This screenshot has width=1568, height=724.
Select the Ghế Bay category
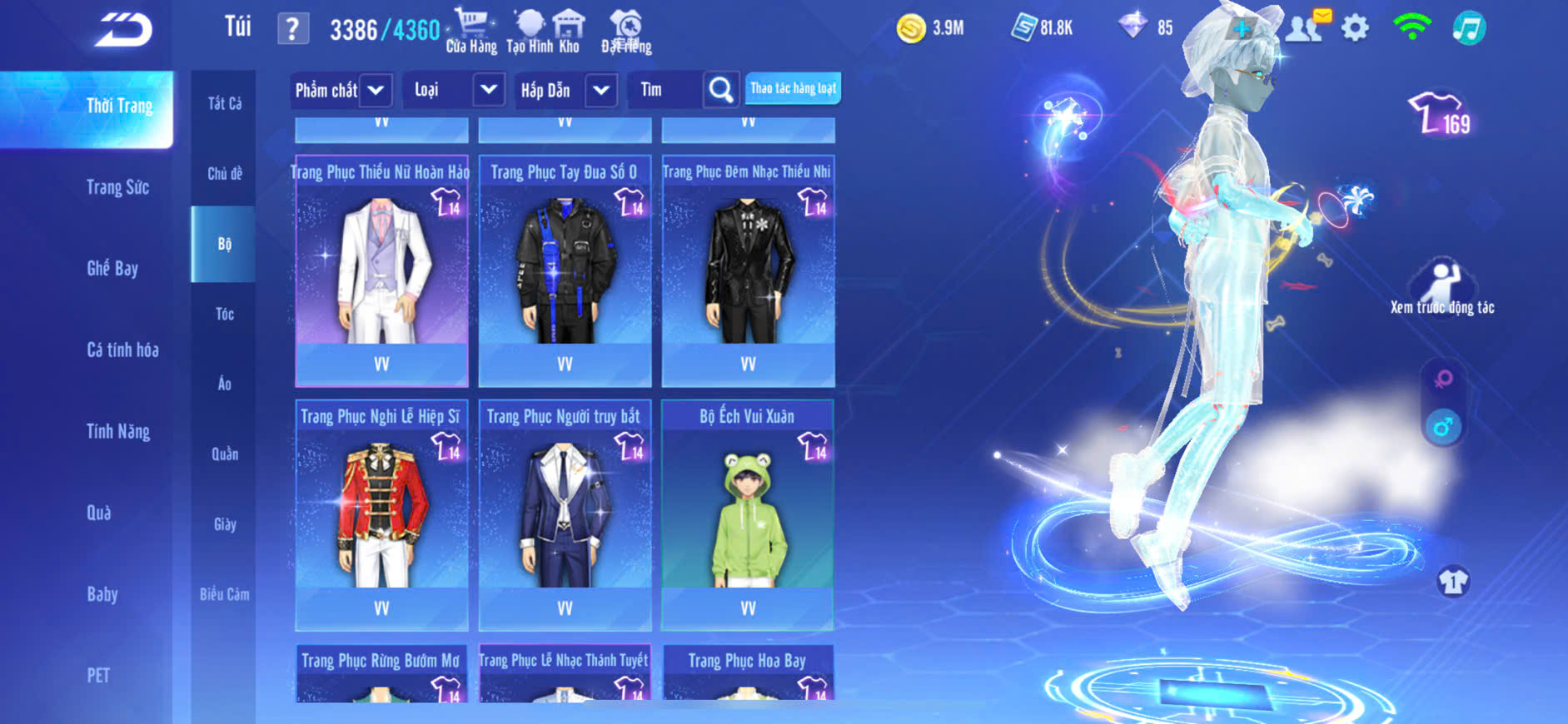coord(112,268)
